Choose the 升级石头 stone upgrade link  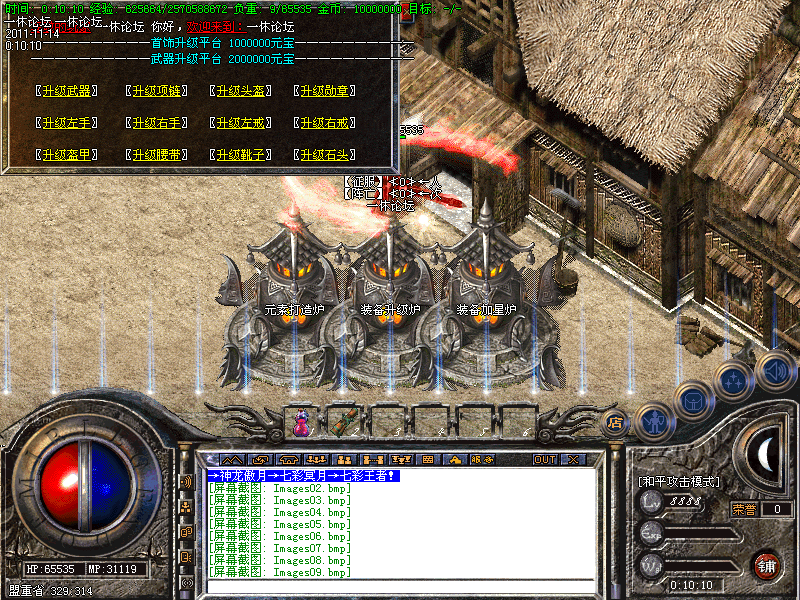pos(325,155)
